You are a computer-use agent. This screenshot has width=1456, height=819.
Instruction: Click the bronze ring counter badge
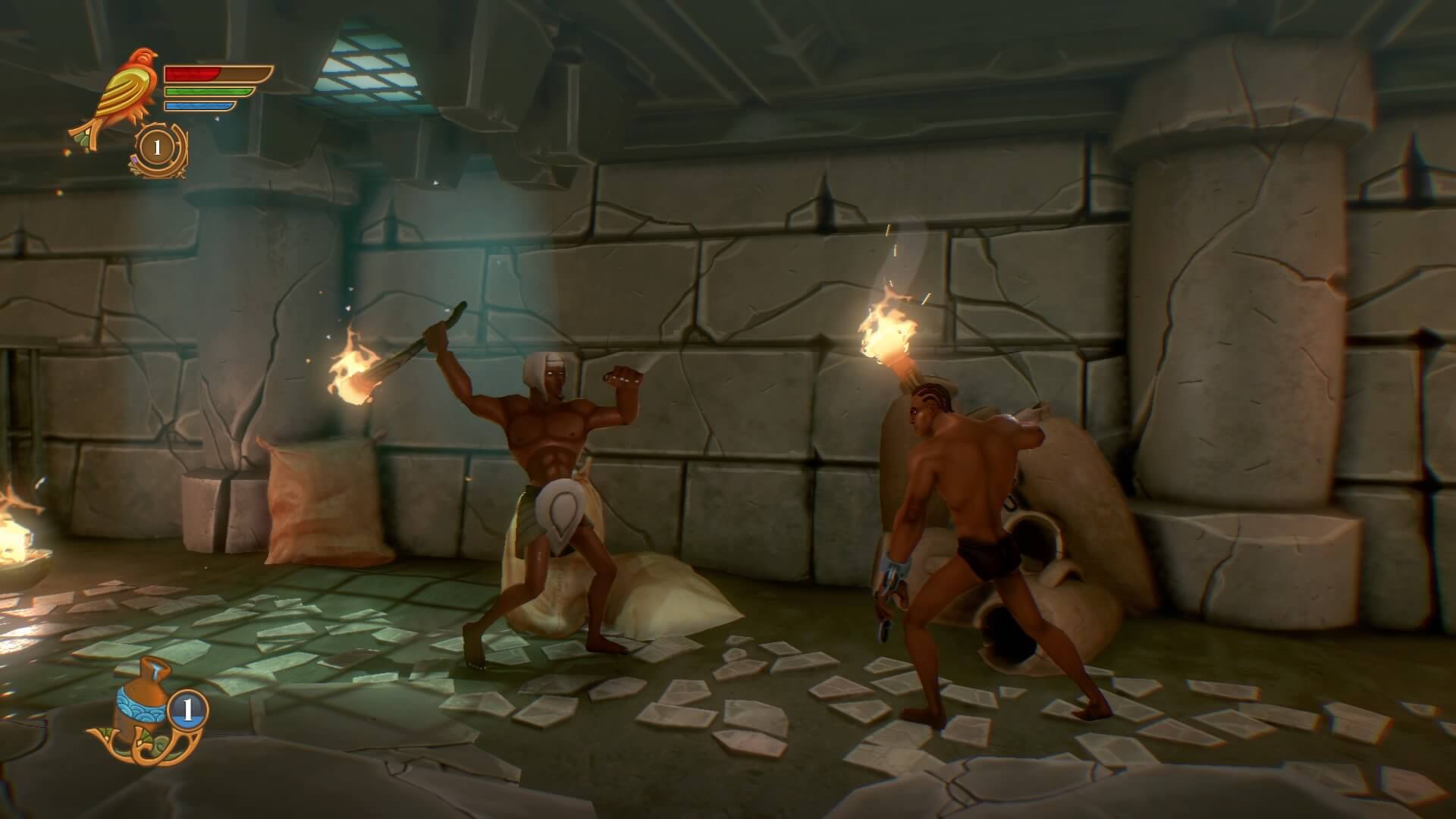[x=159, y=147]
